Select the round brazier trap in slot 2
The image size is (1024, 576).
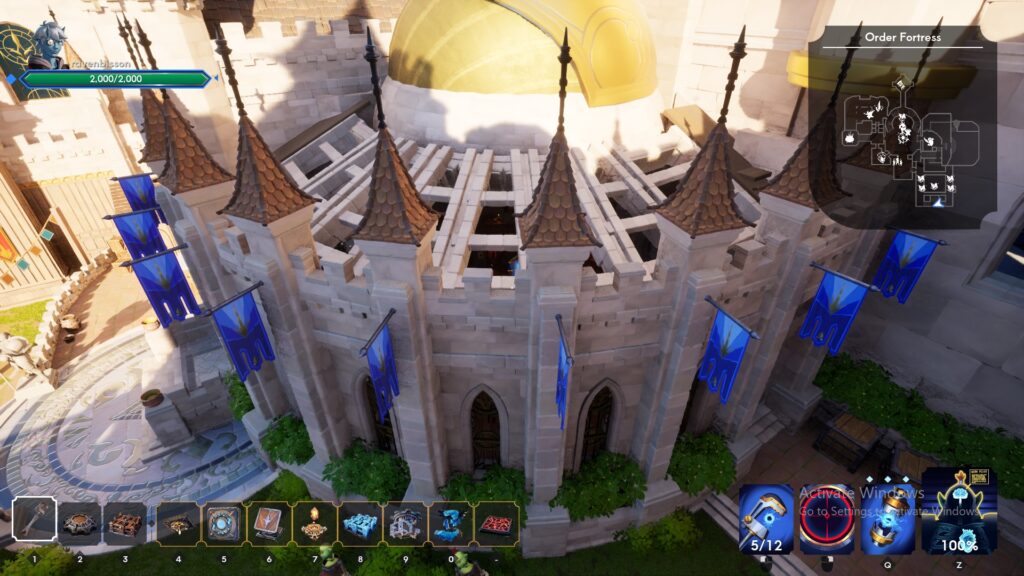coord(79,523)
